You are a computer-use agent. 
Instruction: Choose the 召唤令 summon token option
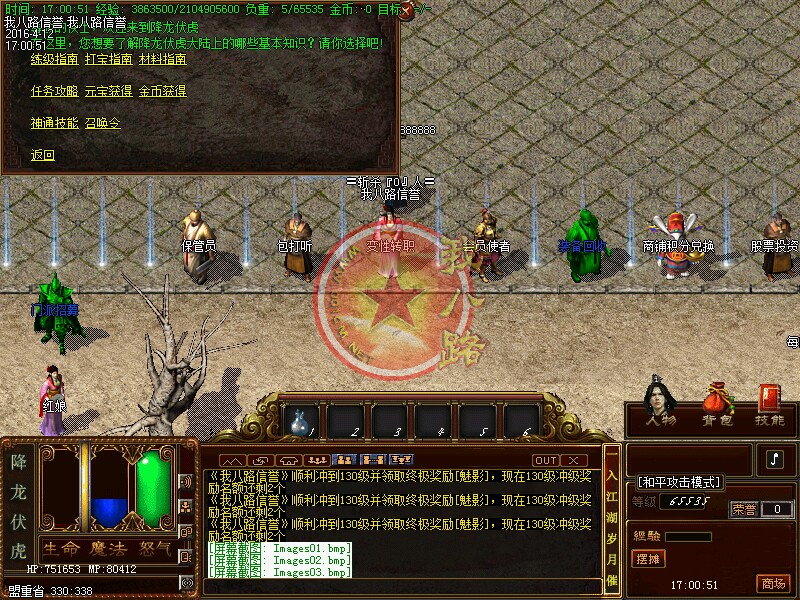point(102,123)
